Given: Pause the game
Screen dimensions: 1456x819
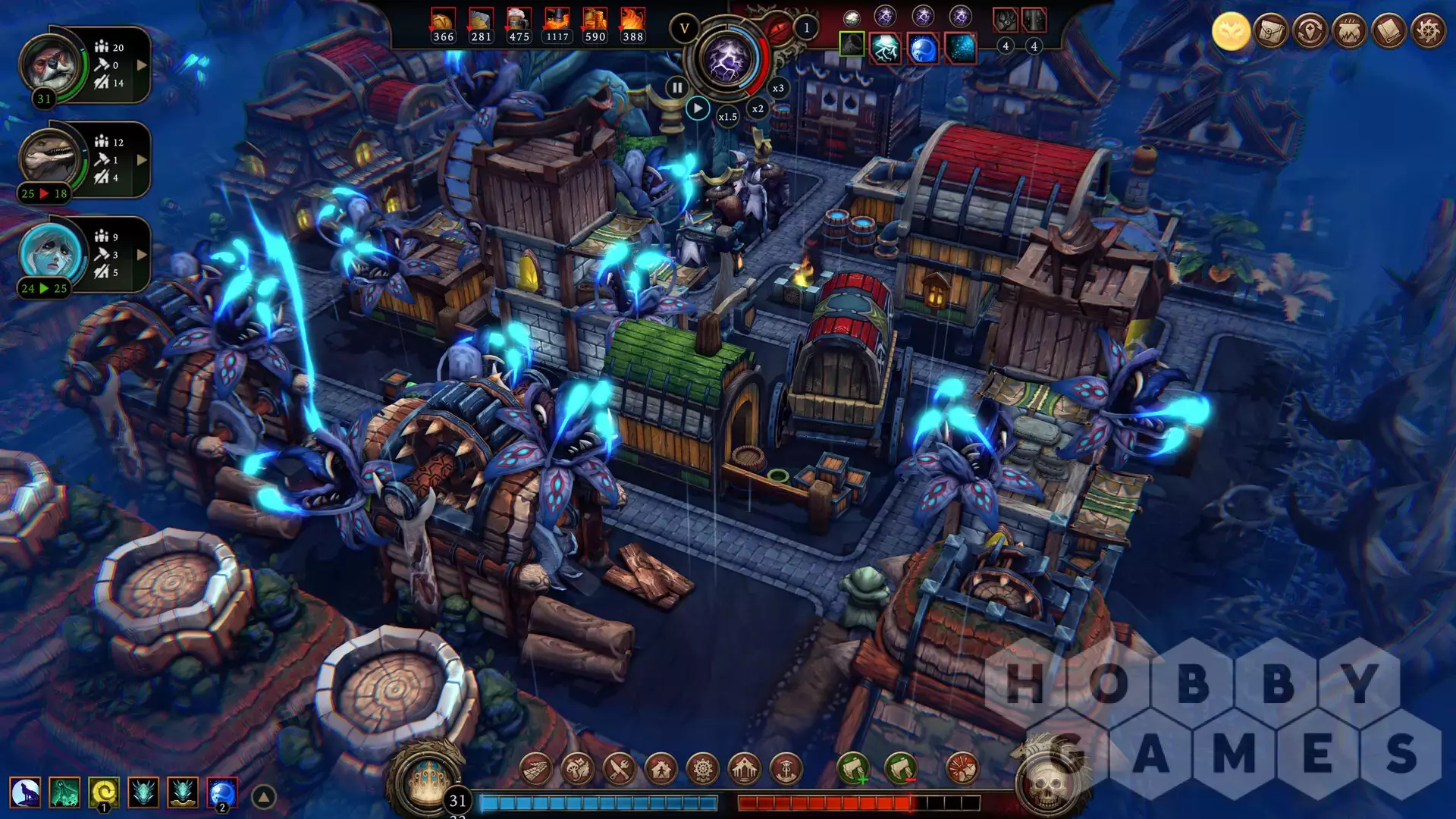Looking at the screenshot, I should pos(677,87).
